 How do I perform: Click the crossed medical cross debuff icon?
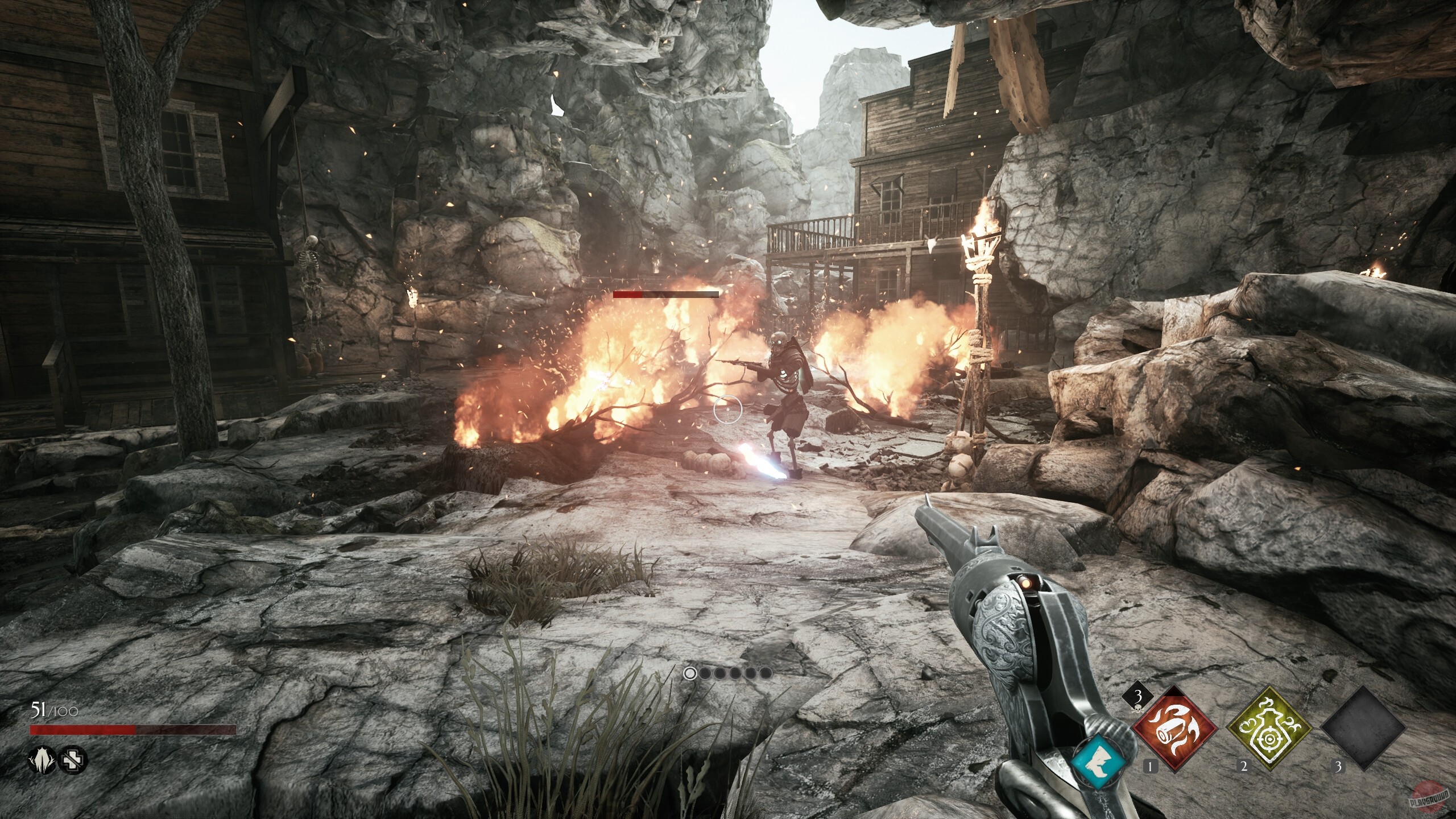(x=73, y=760)
